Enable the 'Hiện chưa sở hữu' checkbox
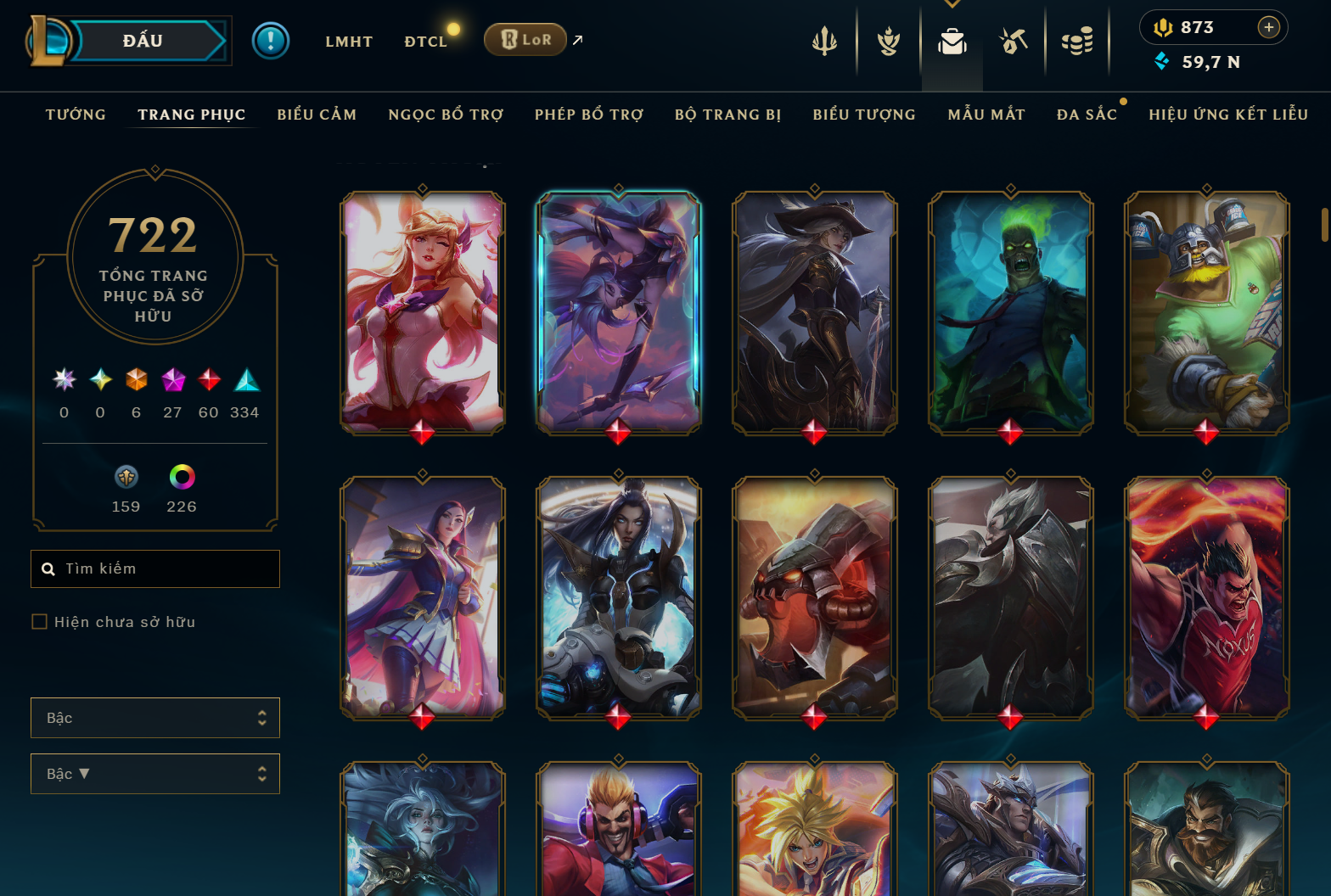This screenshot has width=1331, height=896. (40, 621)
